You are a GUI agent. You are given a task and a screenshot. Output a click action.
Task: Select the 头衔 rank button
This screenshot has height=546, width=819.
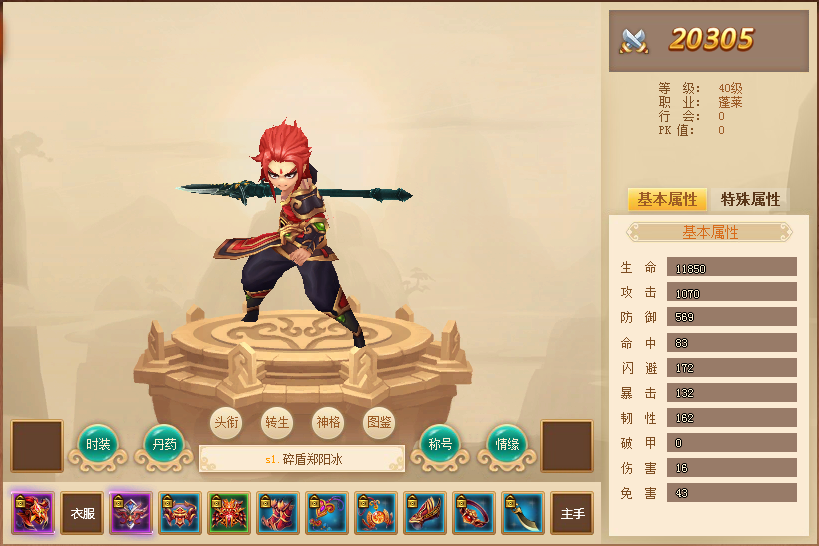[x=227, y=422]
